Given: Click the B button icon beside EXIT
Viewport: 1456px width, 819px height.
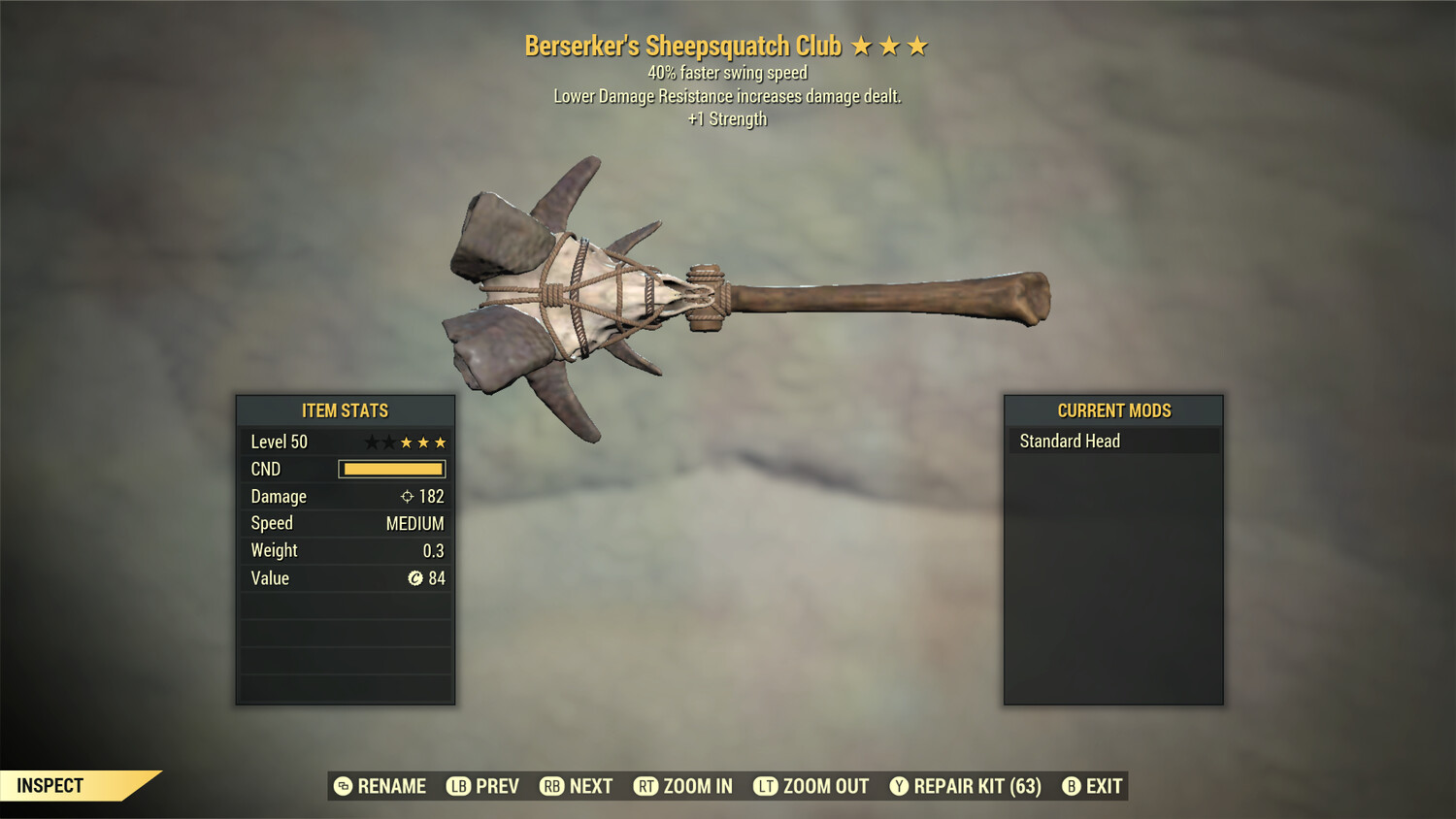Looking at the screenshot, I should point(1073,786).
